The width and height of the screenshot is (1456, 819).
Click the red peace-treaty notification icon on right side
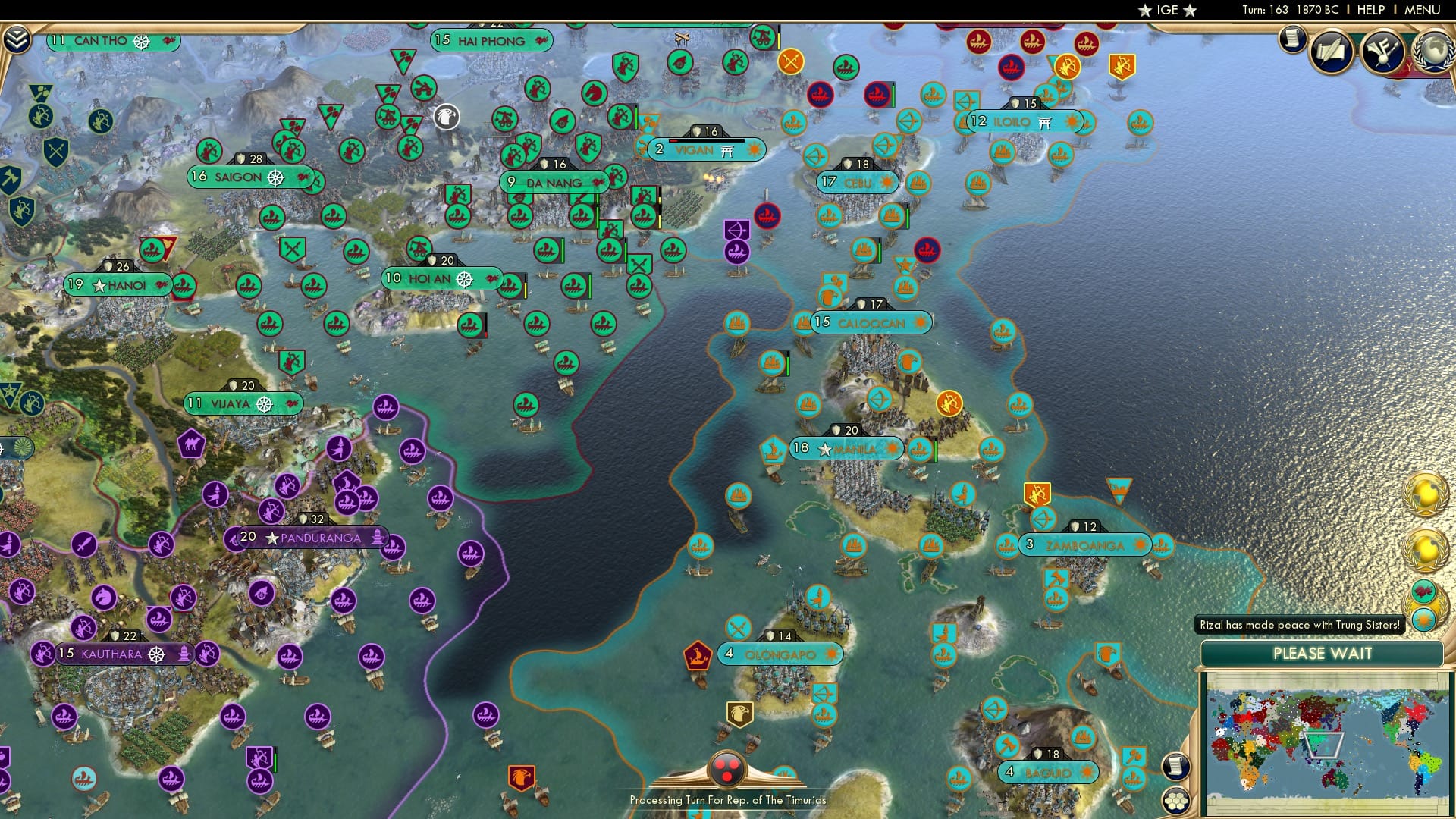[x=1423, y=591]
